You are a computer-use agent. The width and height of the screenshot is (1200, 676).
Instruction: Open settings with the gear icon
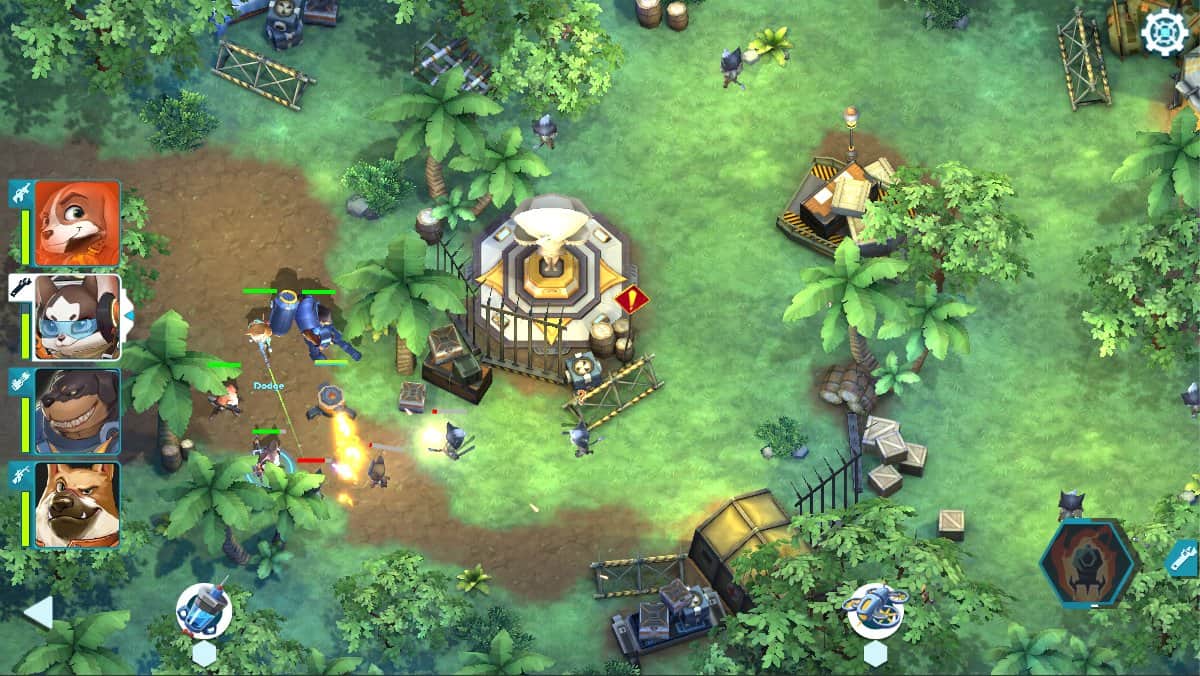click(1165, 32)
